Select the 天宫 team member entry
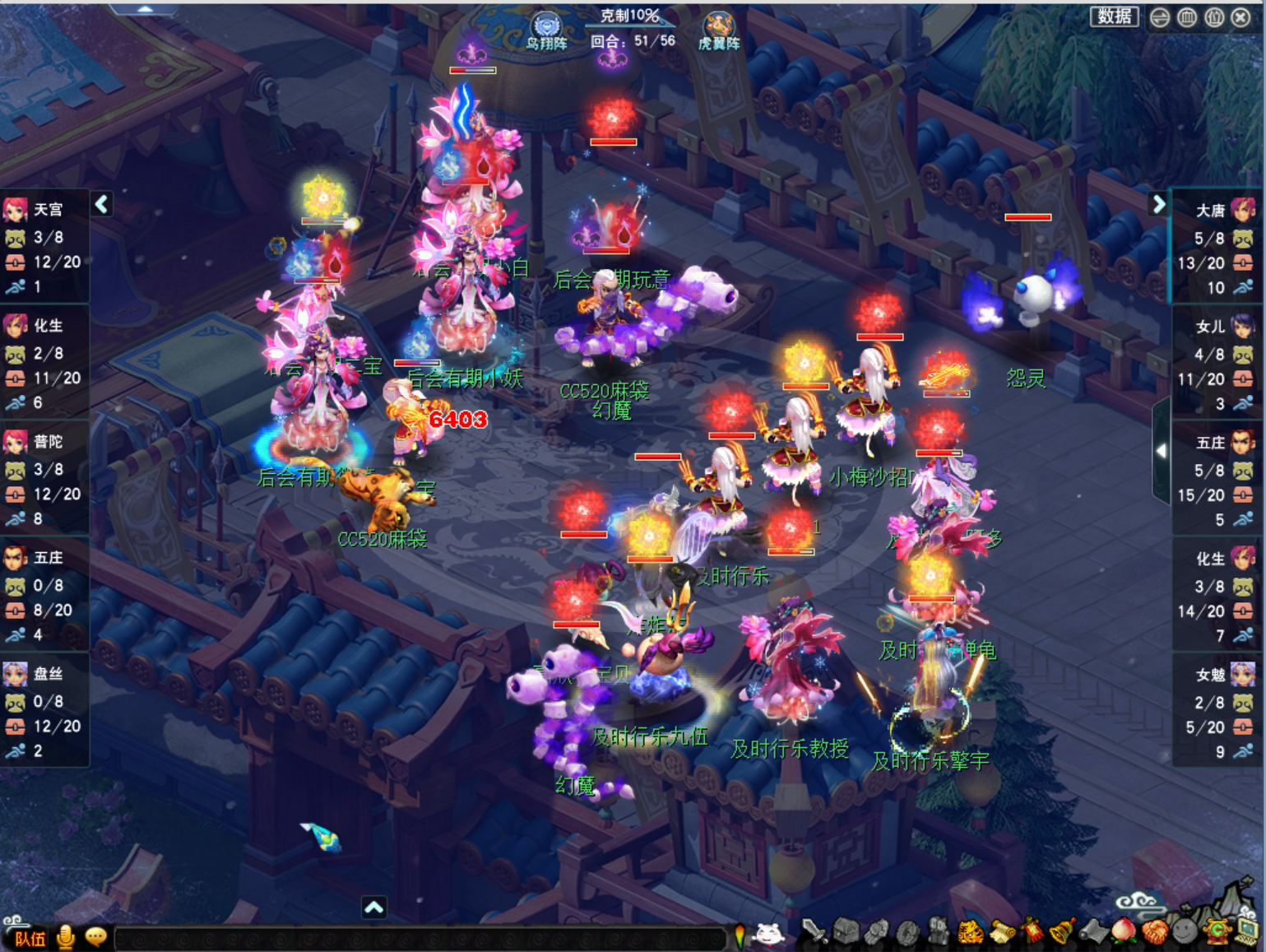 click(45, 210)
